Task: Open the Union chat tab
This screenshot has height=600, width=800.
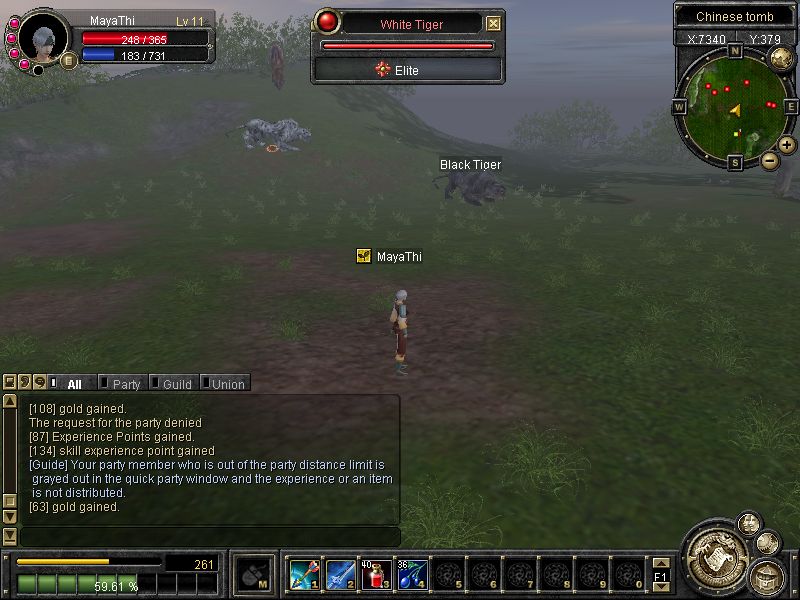Action: (x=227, y=383)
